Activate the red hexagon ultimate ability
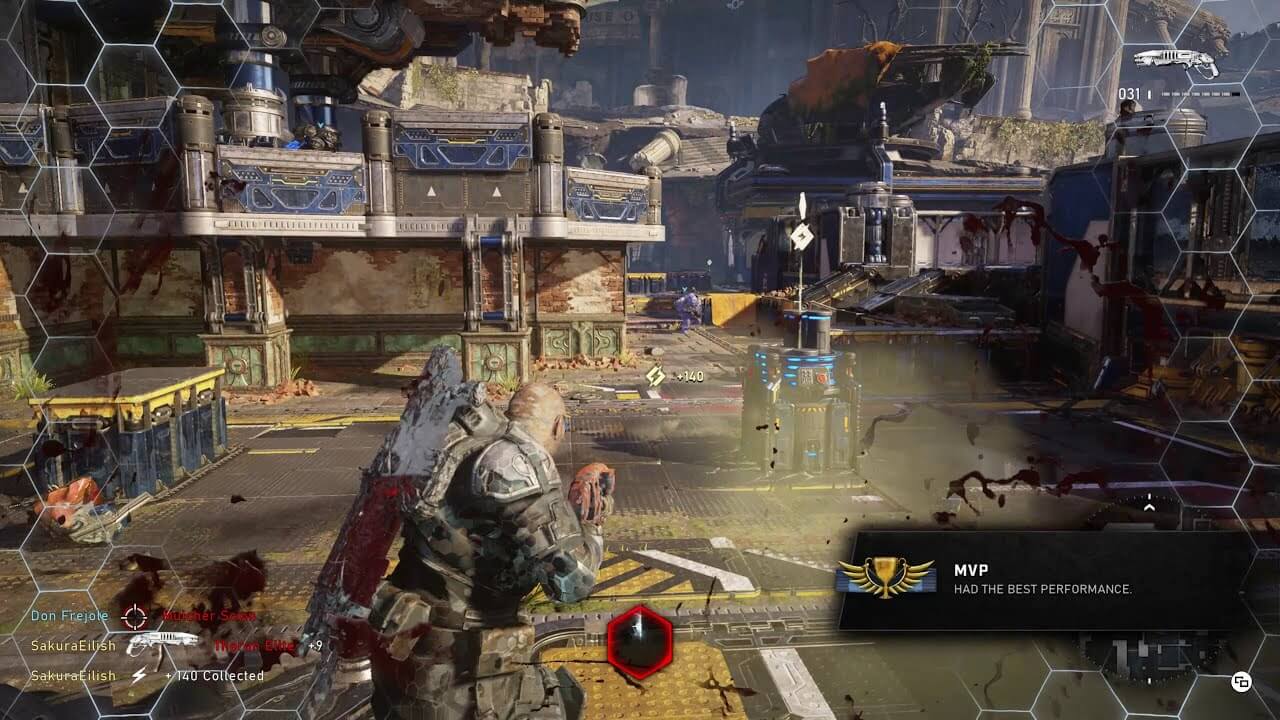The image size is (1280, 720). pos(640,641)
